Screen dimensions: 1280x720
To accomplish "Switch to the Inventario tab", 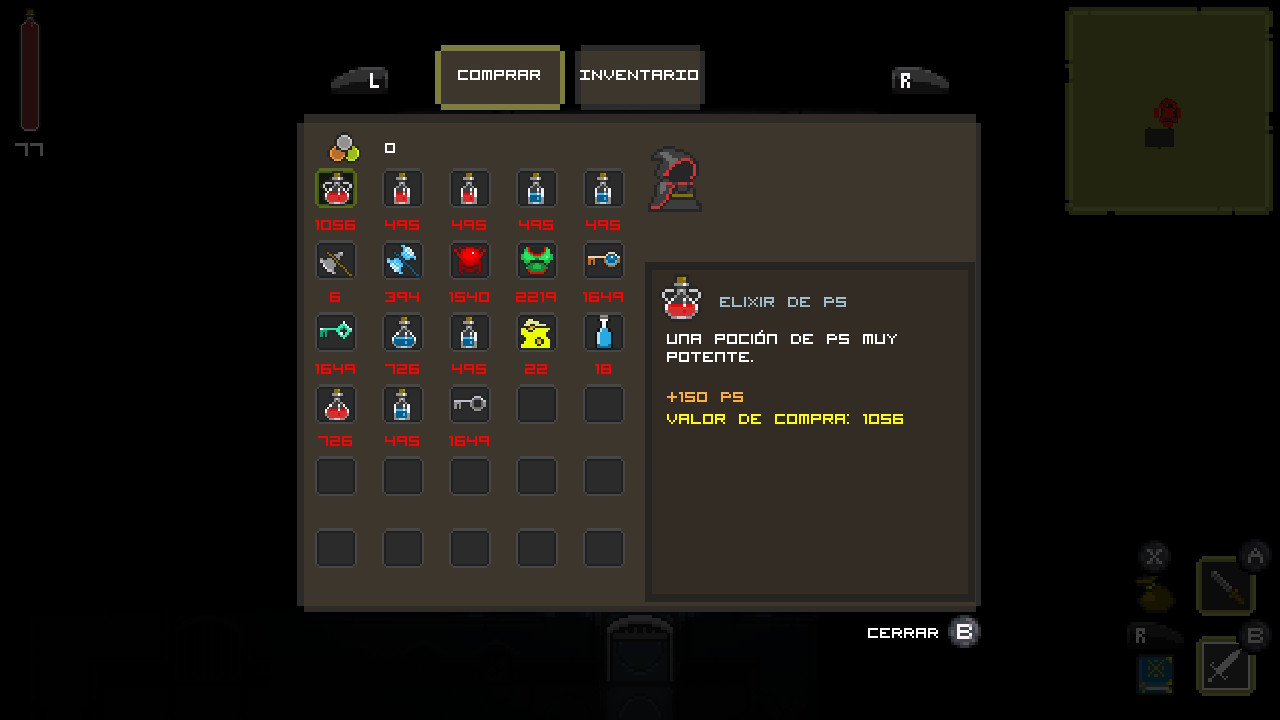I will 640,76.
